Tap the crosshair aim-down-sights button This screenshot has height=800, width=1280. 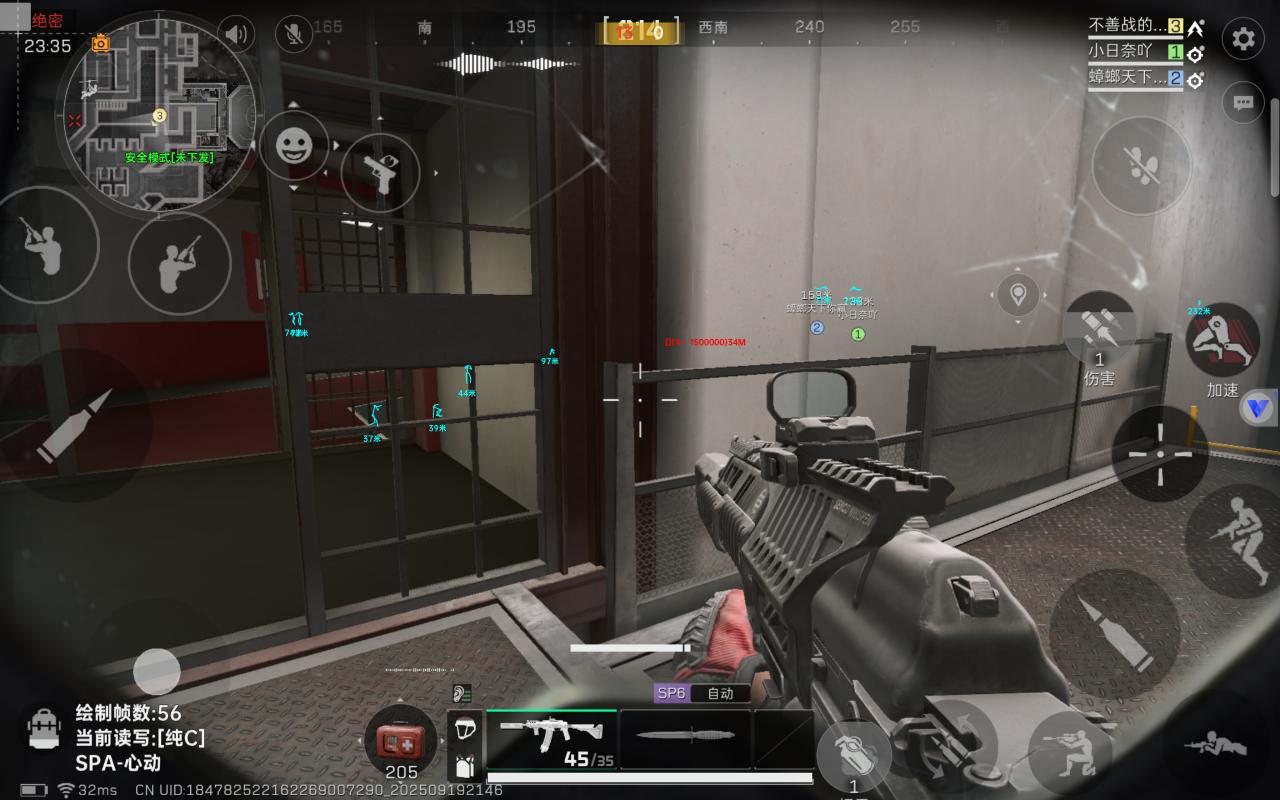tap(1160, 453)
